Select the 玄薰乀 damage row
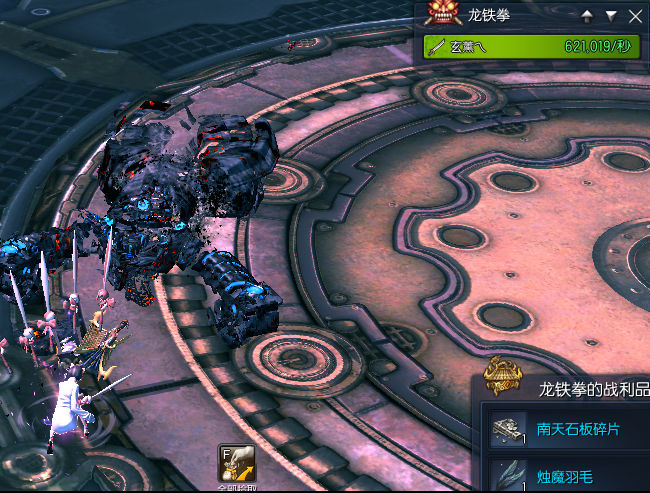Screen dimensions: 650x493 [x=531, y=46]
